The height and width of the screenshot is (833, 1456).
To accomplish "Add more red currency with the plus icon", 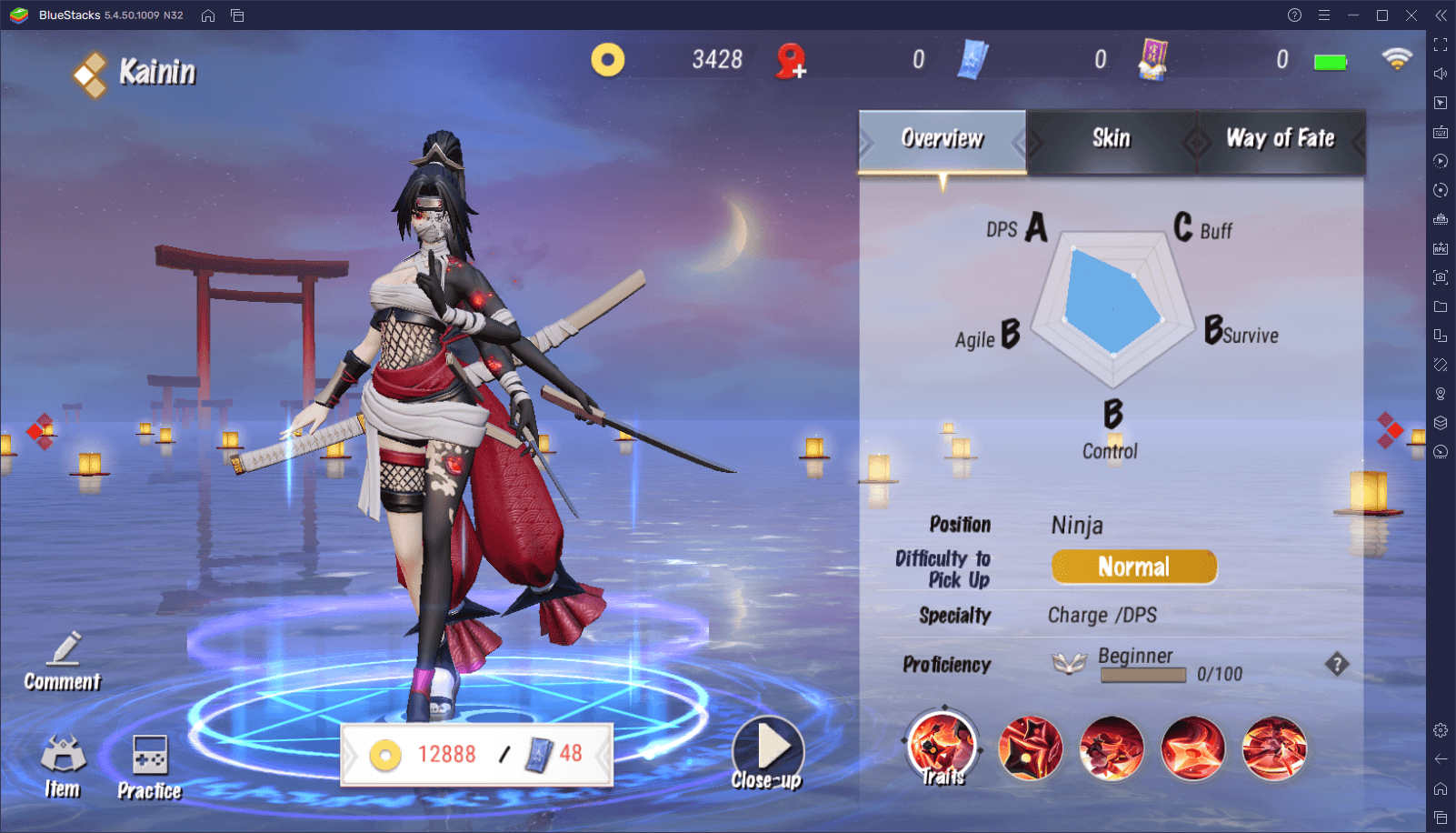I will coord(792,62).
